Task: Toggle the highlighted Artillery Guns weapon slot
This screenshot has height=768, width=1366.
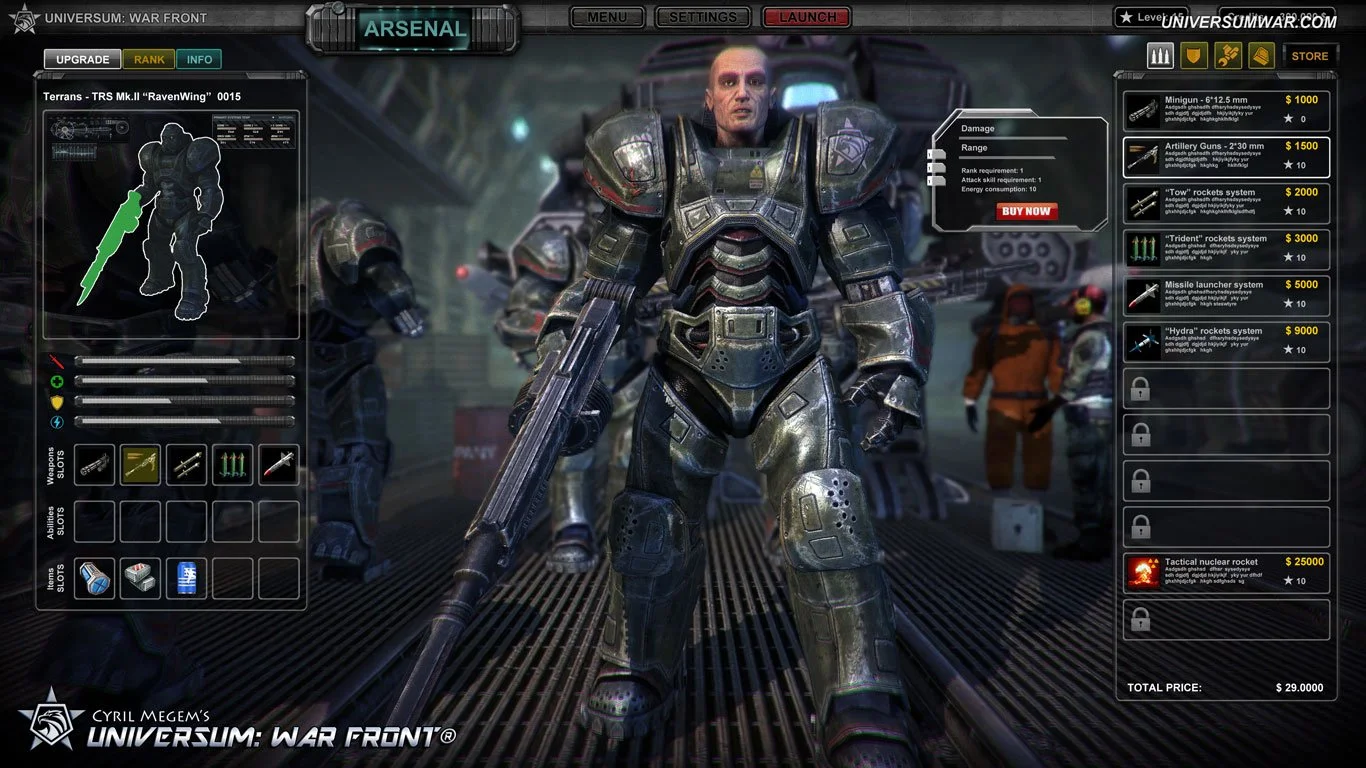Action: pyautogui.click(x=140, y=465)
